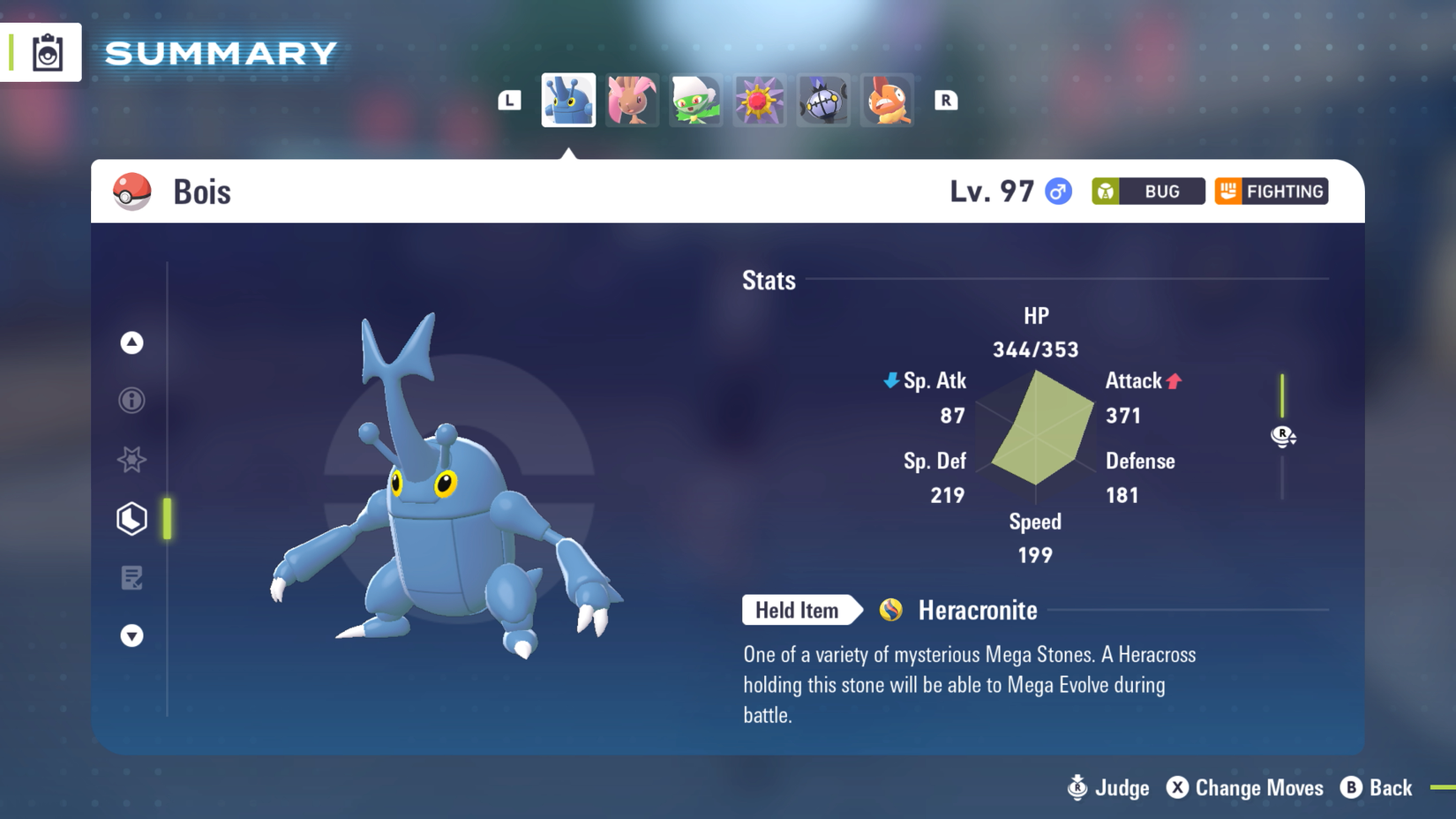The image size is (1456, 819).
Task: Click the down arrow to scroll pages
Action: click(131, 635)
